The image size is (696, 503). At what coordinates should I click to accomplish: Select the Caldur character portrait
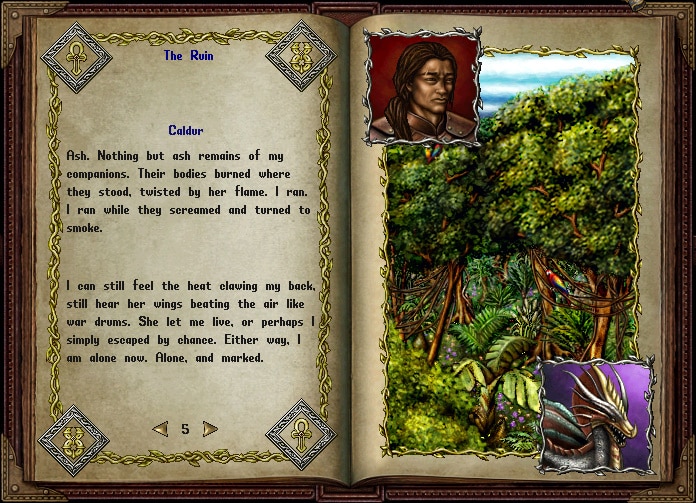(422, 88)
